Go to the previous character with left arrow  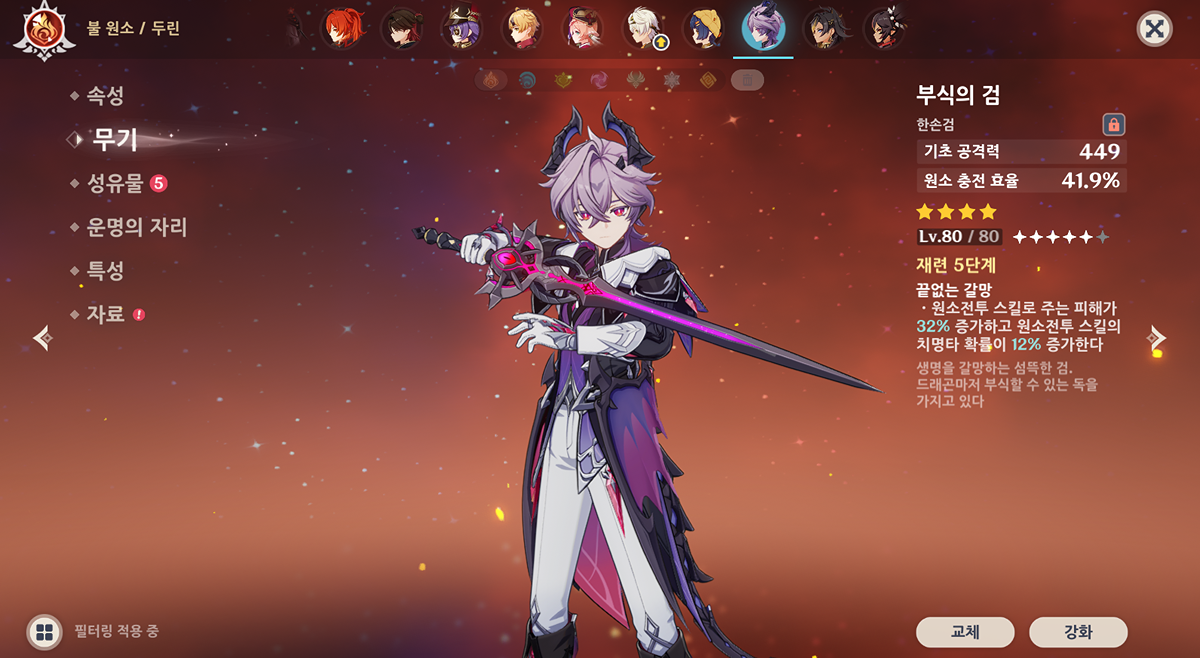42,337
